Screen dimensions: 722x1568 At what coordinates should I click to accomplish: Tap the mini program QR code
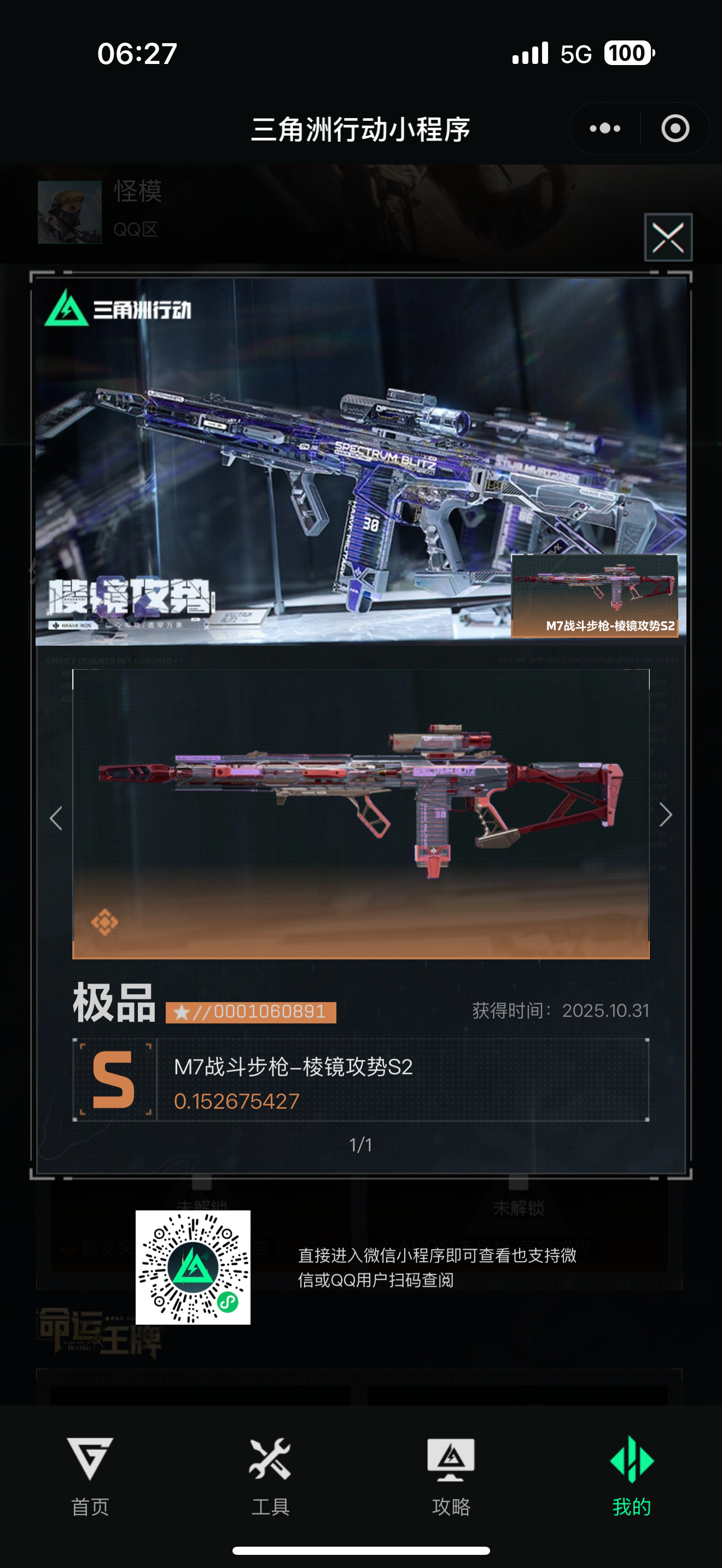point(193,1277)
